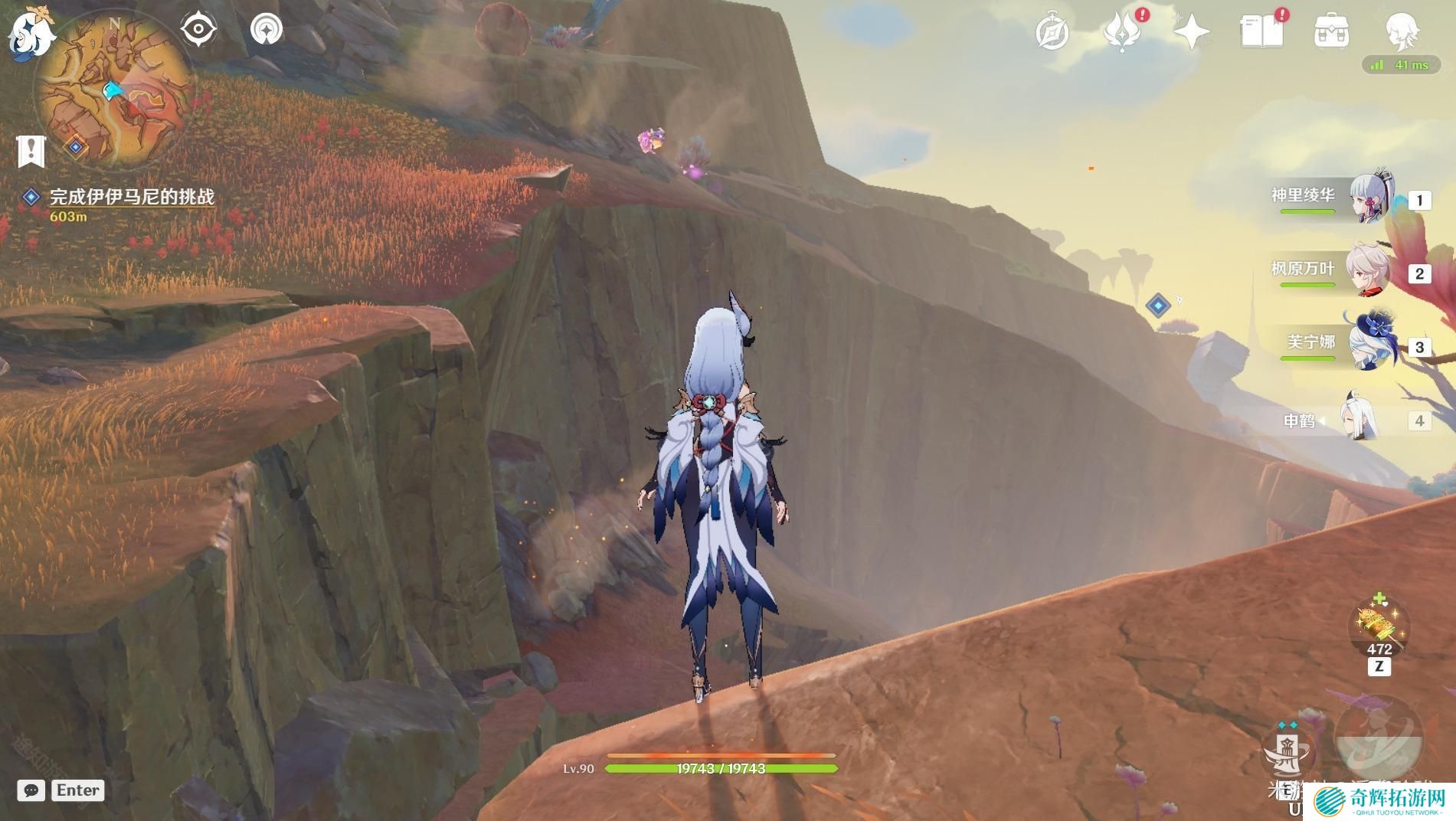Click the eye-shaped elemental sight icon
Image resolution: width=1456 pixels, height=821 pixels.
pos(198,30)
